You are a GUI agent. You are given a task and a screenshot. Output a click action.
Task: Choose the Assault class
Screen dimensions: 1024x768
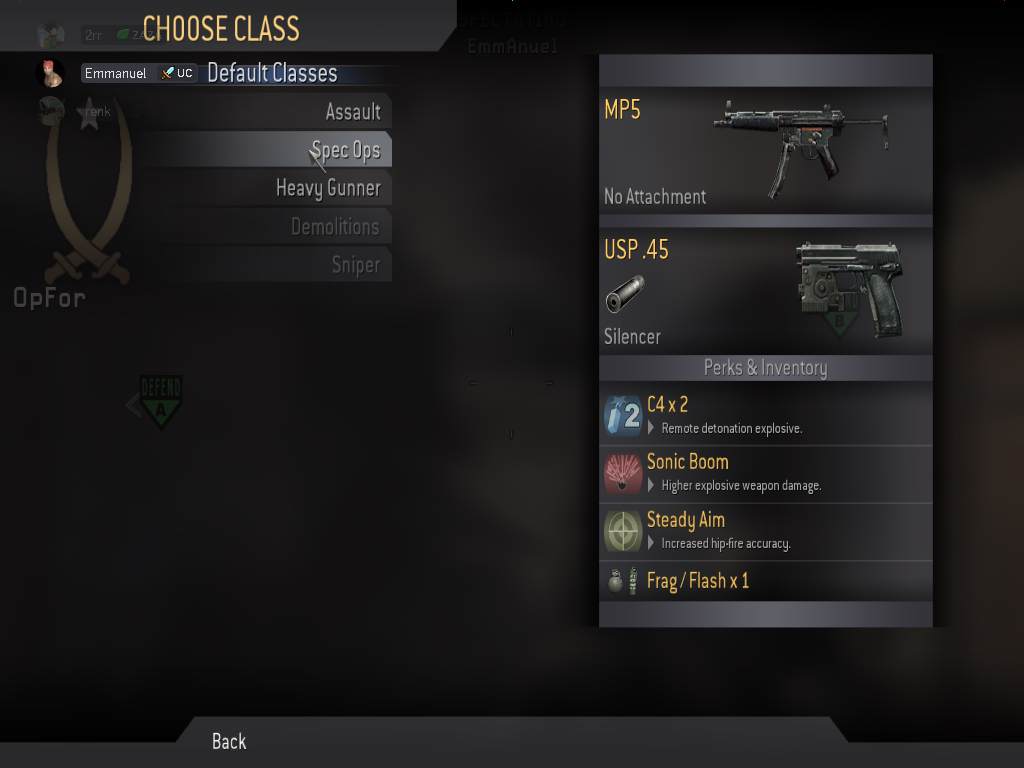click(352, 112)
